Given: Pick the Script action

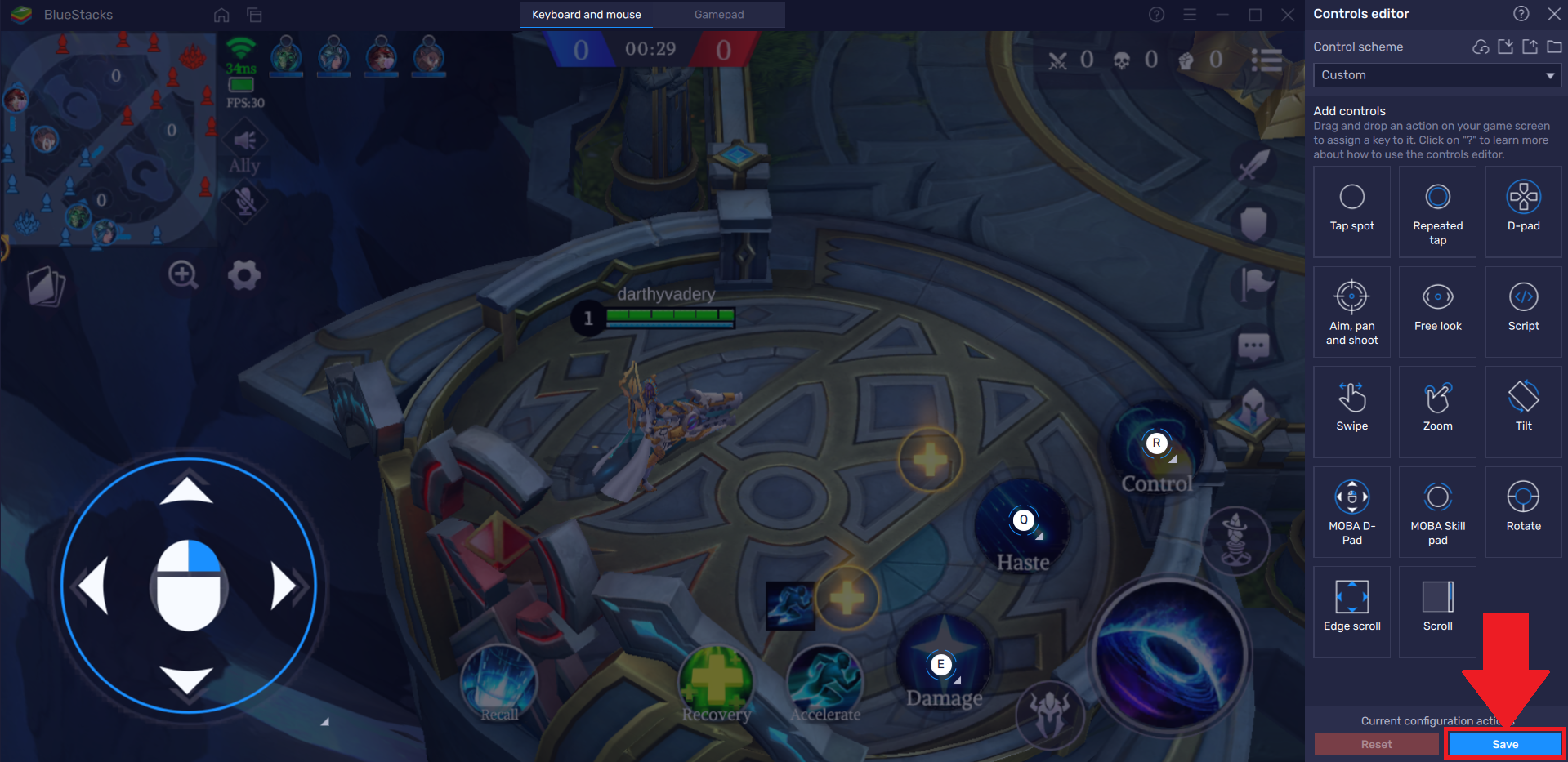Looking at the screenshot, I should (x=1522, y=311).
